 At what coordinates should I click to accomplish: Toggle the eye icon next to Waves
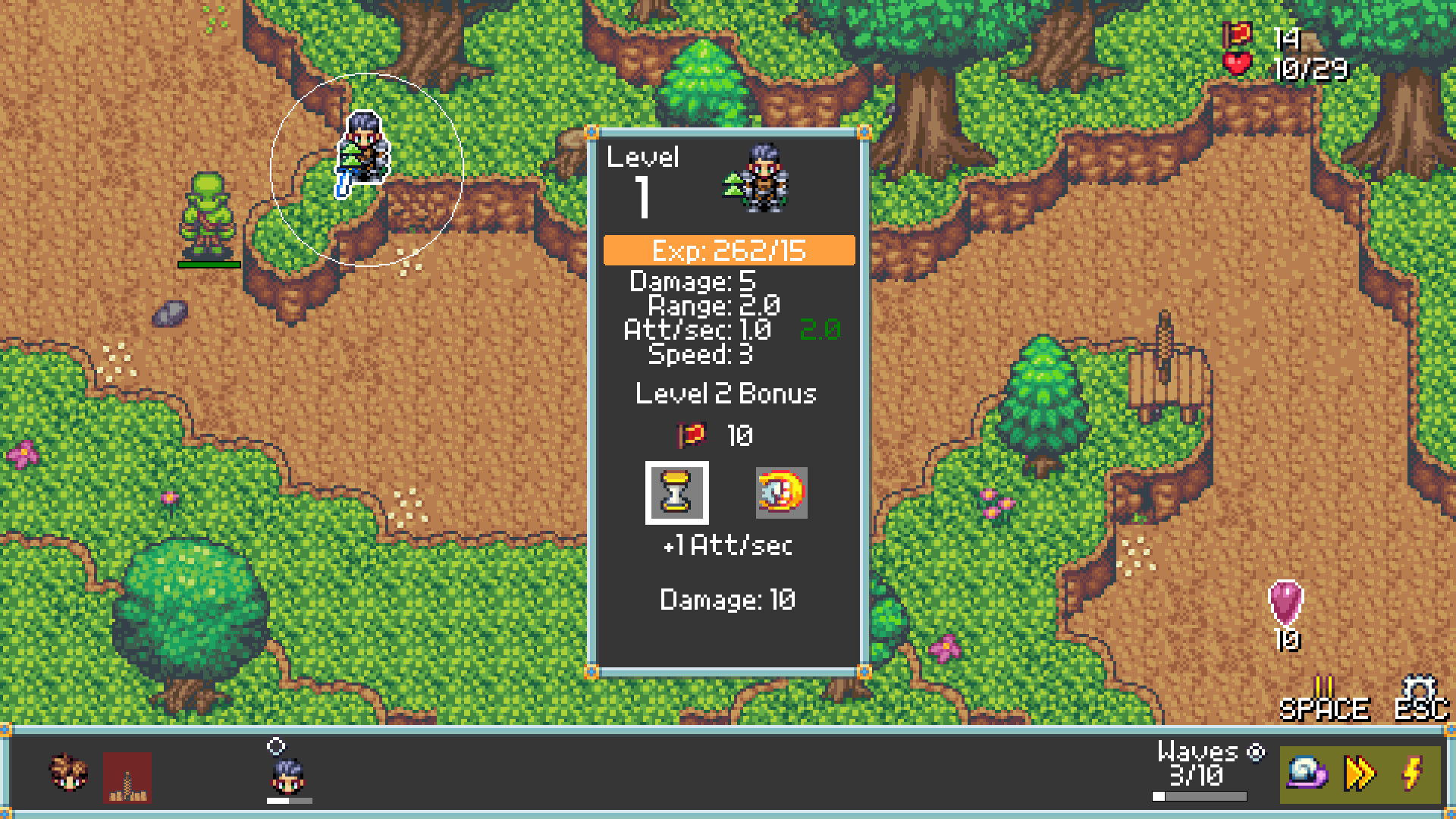coord(1257,752)
